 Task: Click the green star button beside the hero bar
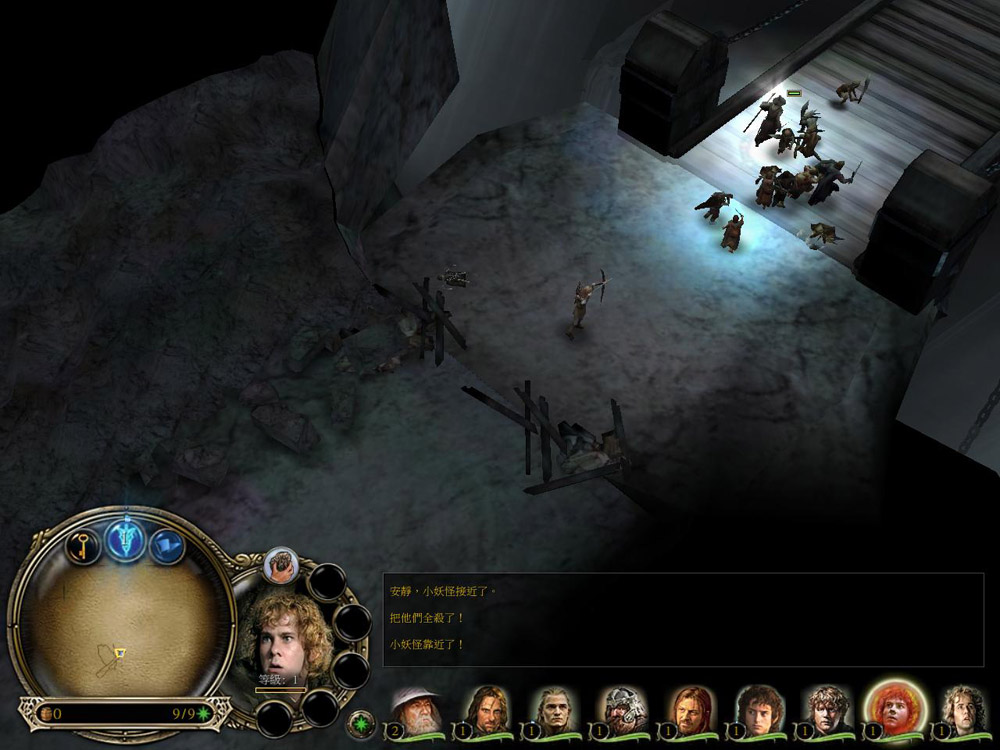click(360, 722)
